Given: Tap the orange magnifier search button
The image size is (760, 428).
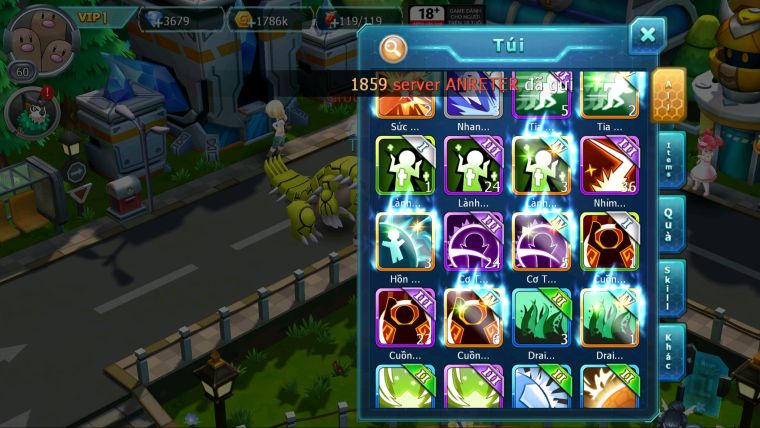Looking at the screenshot, I should coord(394,47).
